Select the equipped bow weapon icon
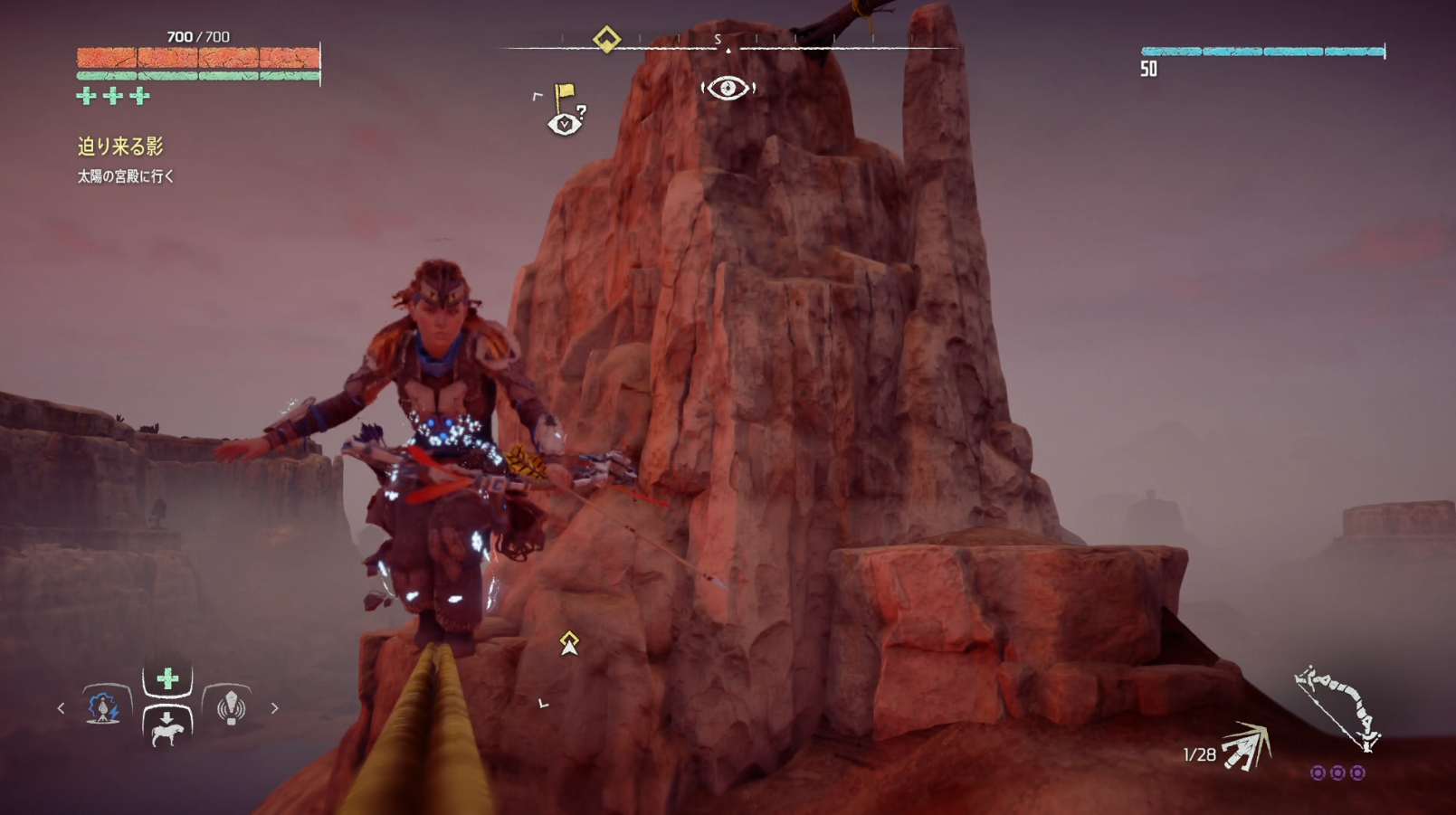 click(1337, 707)
